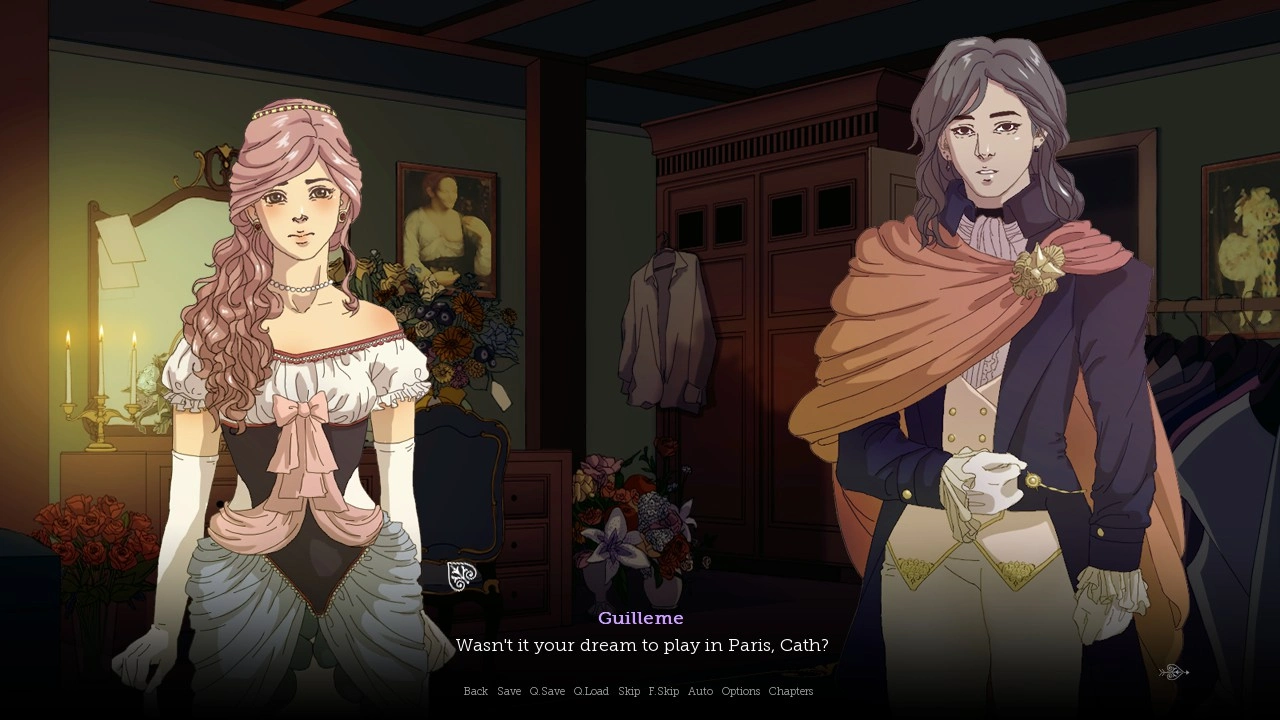Open the Options menu
Image resolution: width=1280 pixels, height=720 pixels.
tap(741, 691)
